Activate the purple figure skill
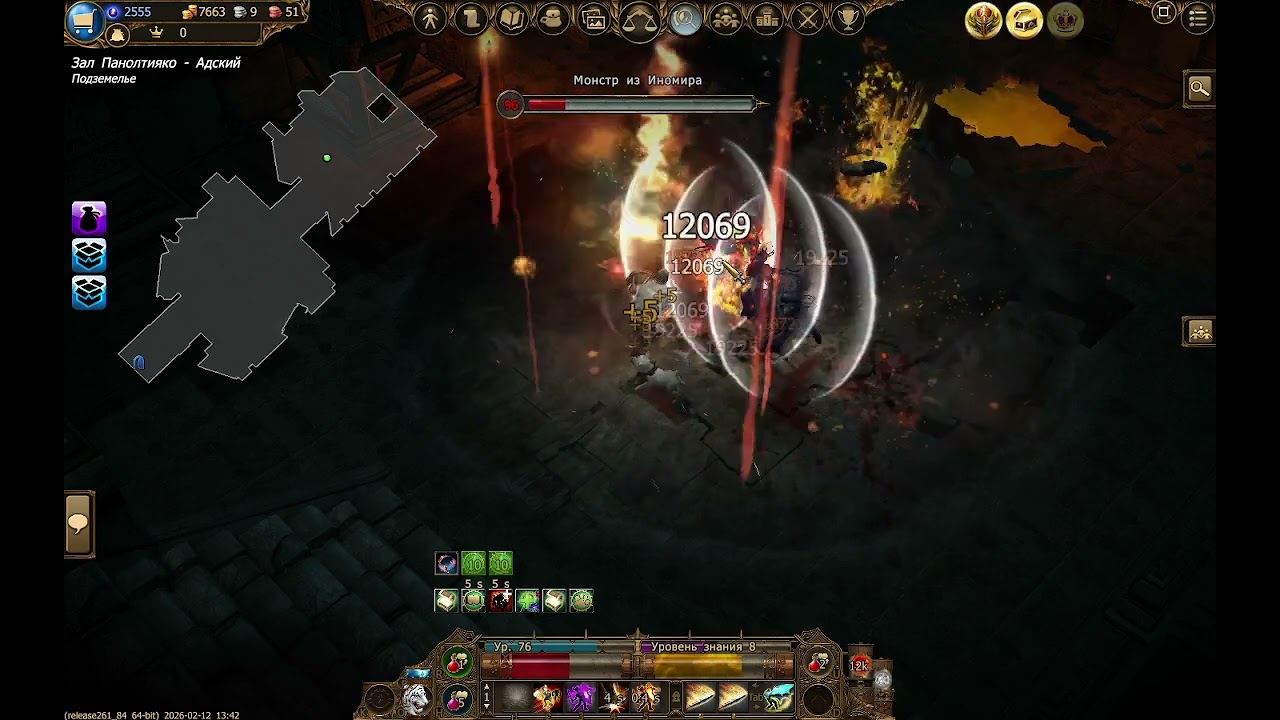This screenshot has width=1280, height=720. click(581, 696)
